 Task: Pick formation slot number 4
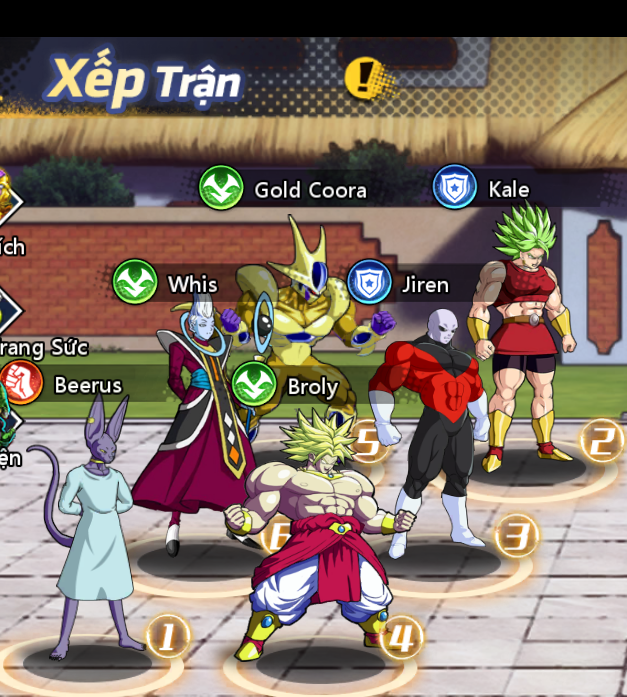(401, 636)
